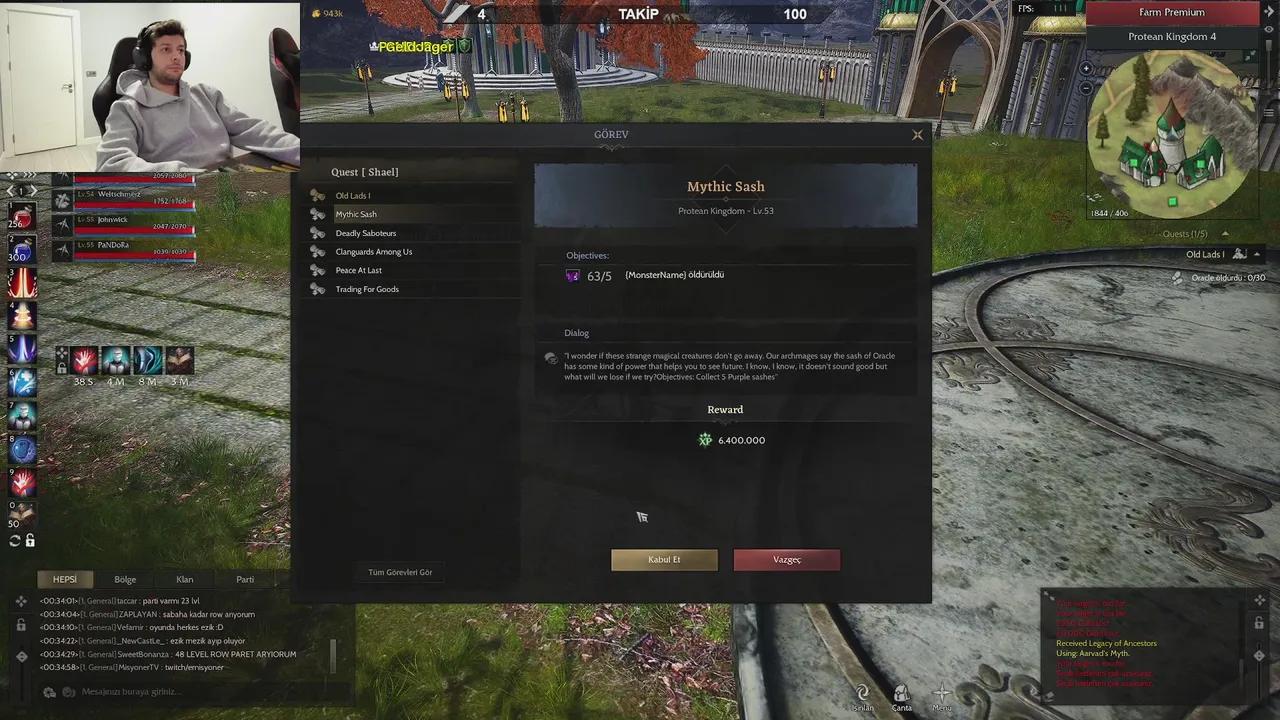1280x720 pixels.
Task: Adjust the minimap zoom slider
Action: point(1269,45)
